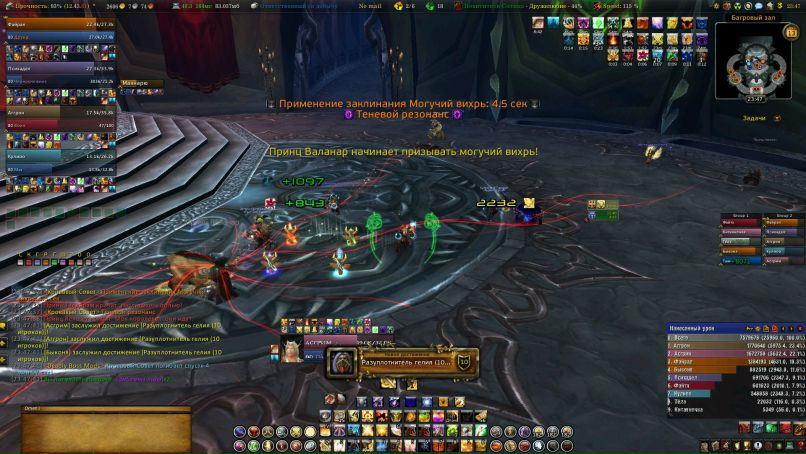Select the Маякарю target frame
The width and height of the screenshot is (806, 454).
click(x=134, y=83)
